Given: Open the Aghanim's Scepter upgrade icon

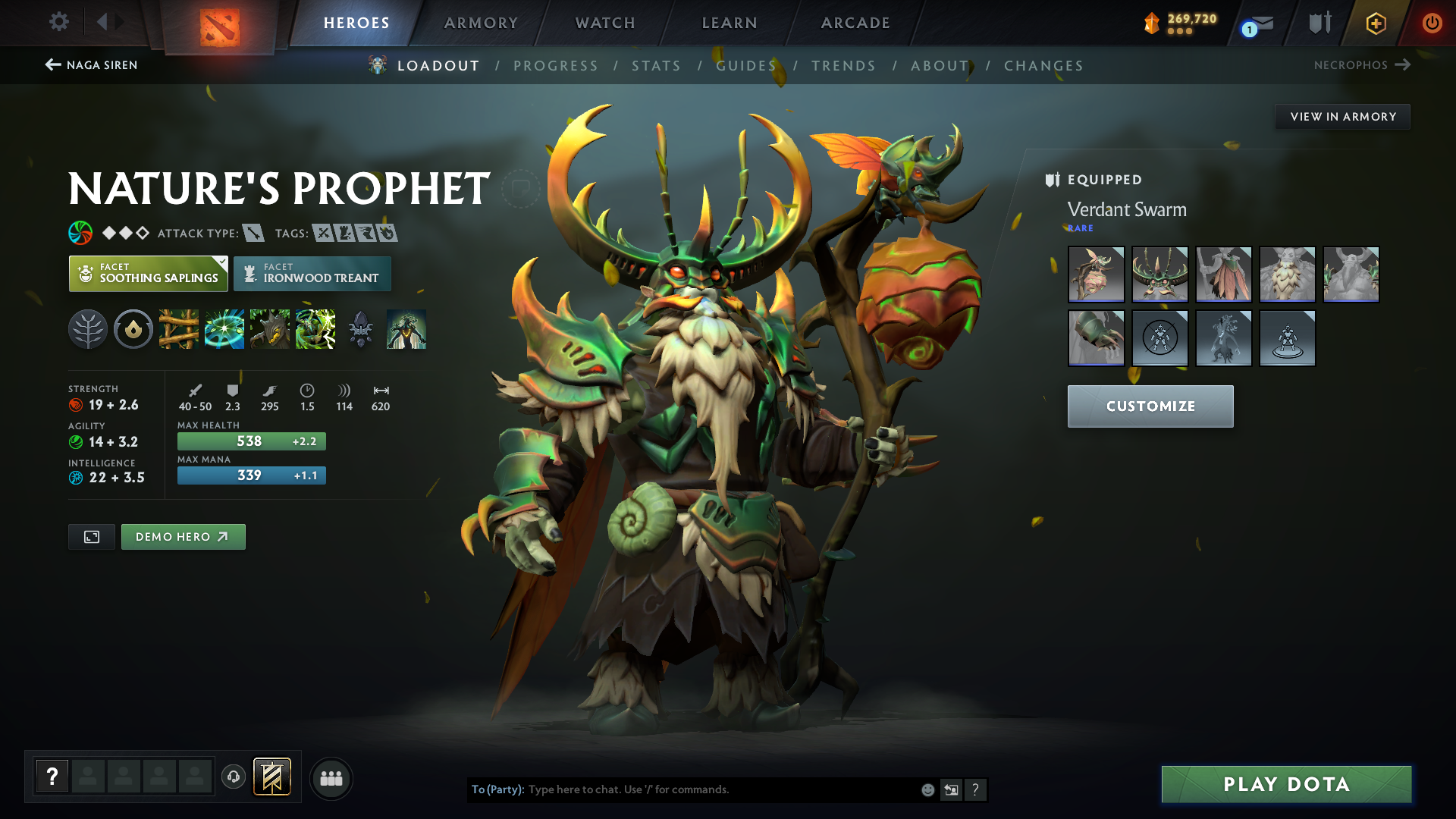Looking at the screenshot, I should (x=361, y=329).
